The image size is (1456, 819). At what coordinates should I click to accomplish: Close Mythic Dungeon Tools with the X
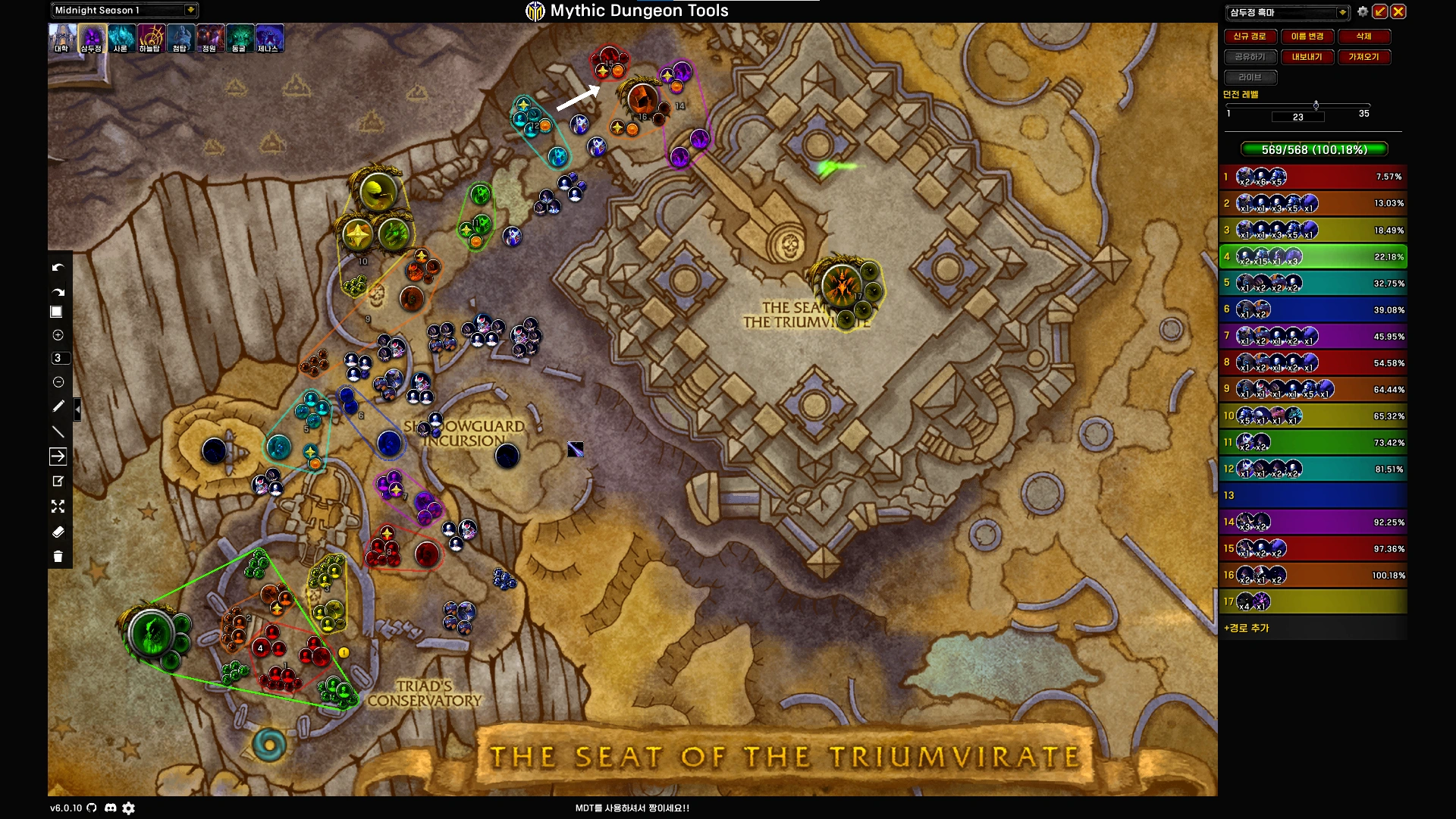pos(1398,11)
